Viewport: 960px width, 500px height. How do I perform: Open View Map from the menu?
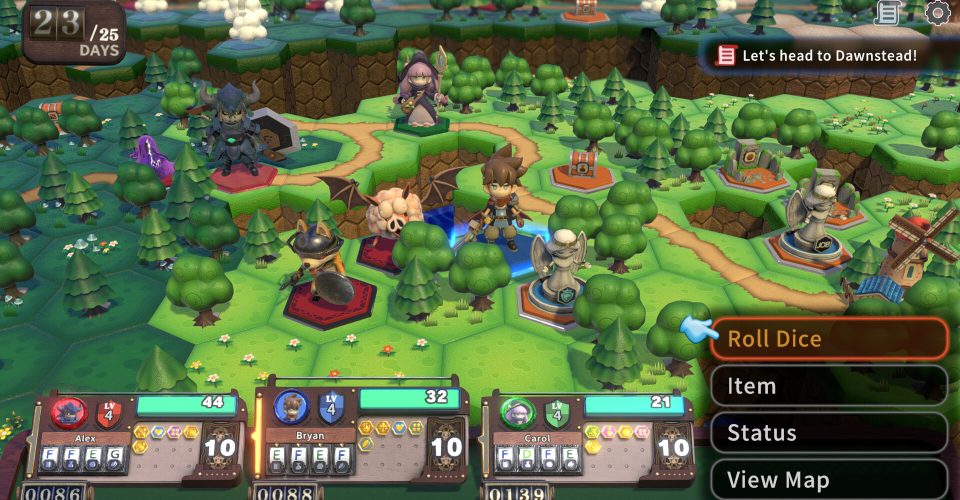pyautogui.click(x=829, y=479)
